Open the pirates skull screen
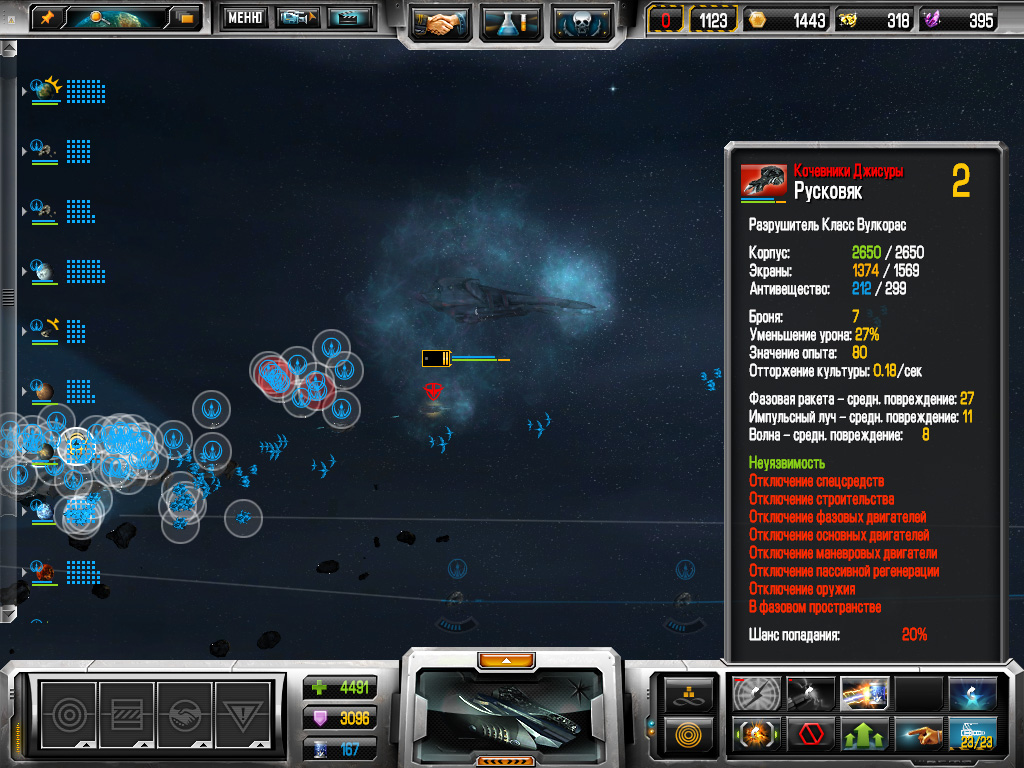Screen dimensions: 1024x768 [581, 22]
